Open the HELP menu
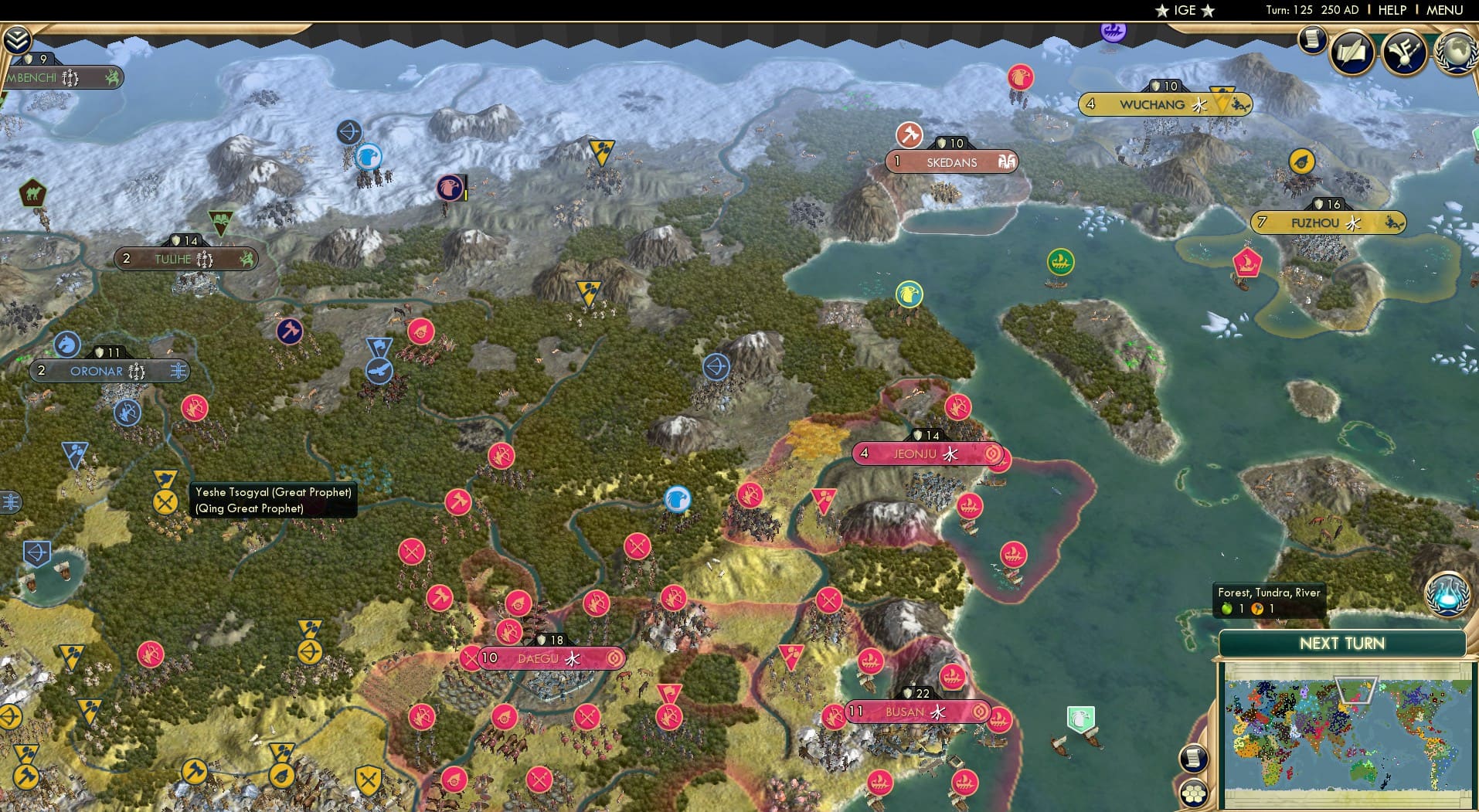 pyautogui.click(x=1392, y=10)
